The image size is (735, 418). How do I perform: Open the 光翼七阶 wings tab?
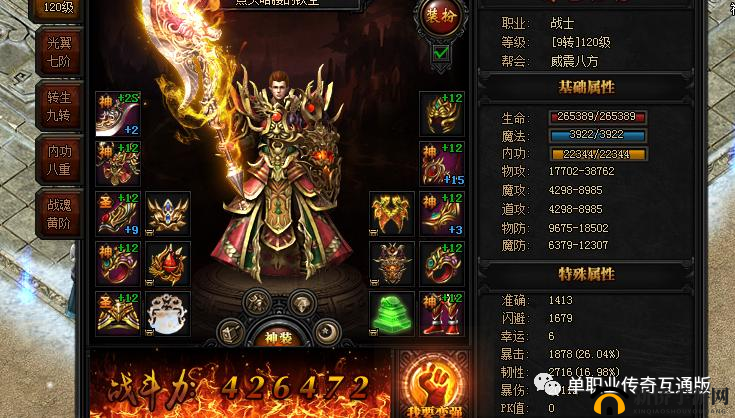point(59,52)
